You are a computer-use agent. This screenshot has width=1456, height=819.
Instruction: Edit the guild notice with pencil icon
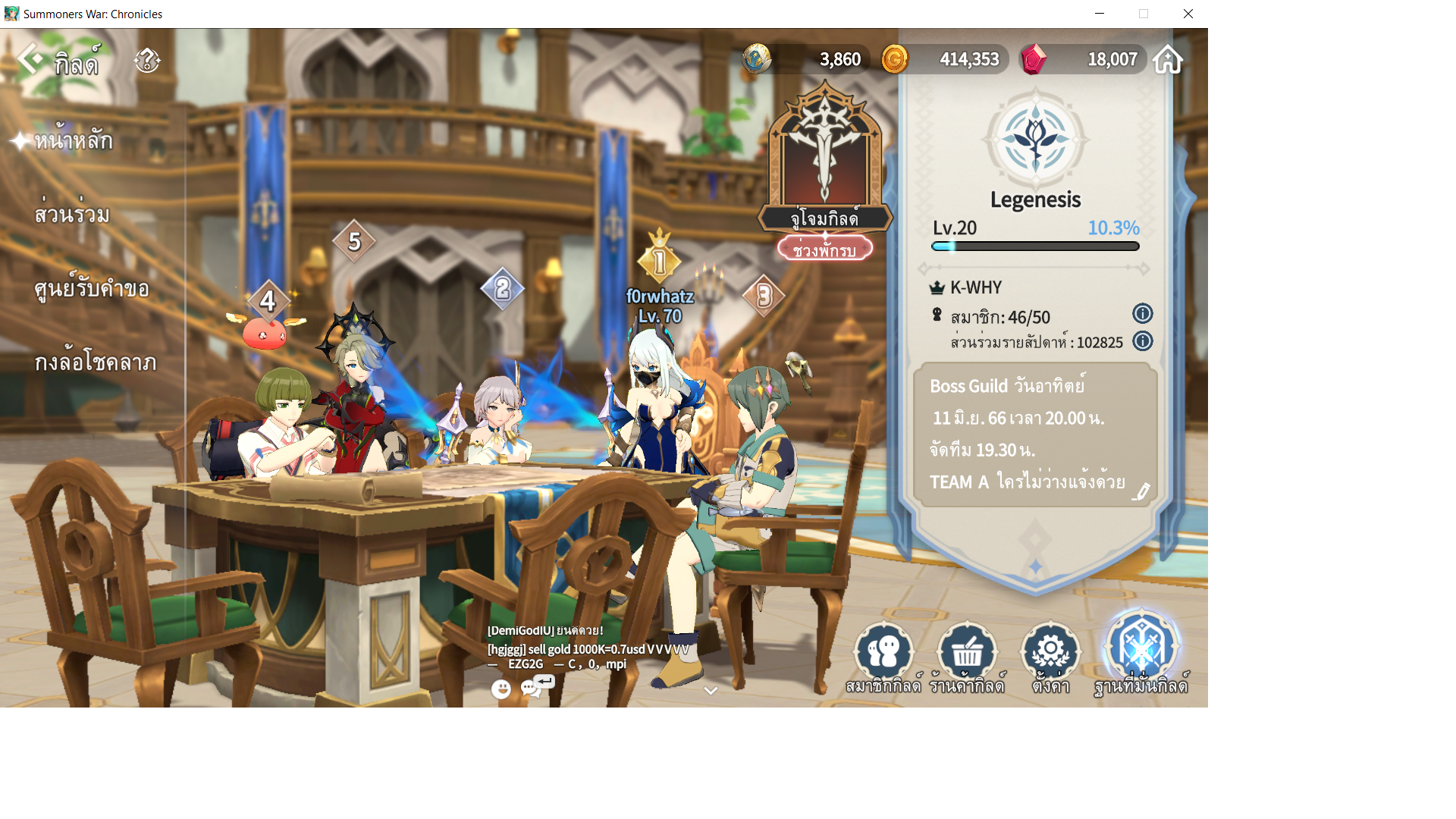click(x=1141, y=492)
